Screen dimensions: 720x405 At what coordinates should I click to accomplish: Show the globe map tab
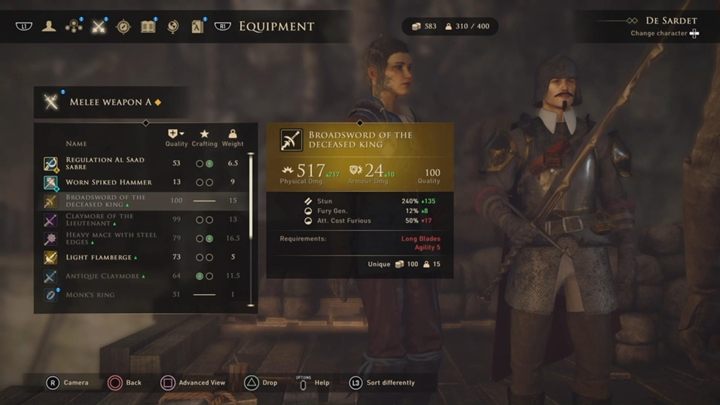173,27
